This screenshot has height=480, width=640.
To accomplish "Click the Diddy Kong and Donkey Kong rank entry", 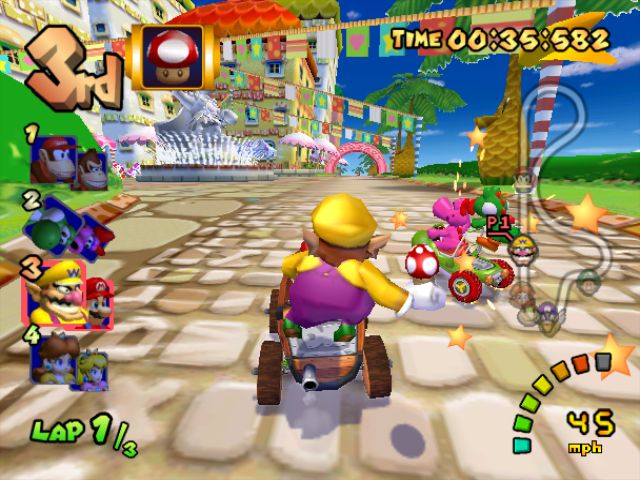I will point(71,160).
